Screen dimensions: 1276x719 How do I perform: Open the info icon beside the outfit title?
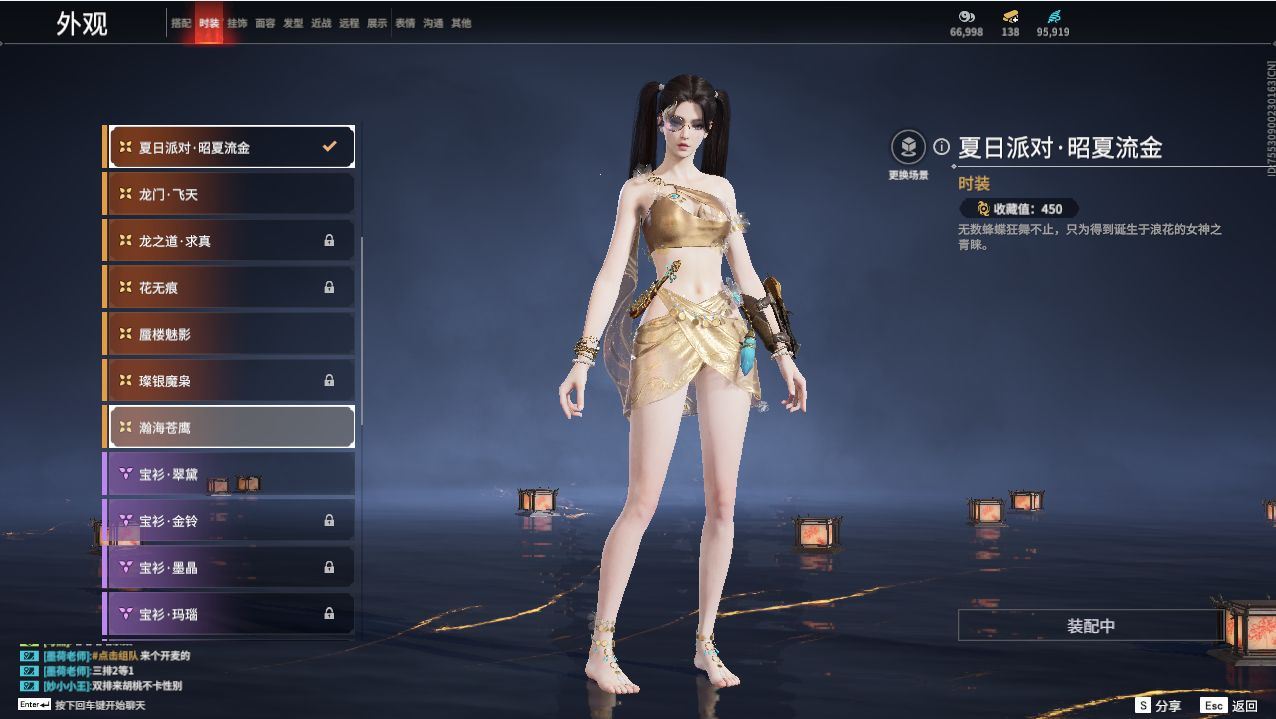[941, 147]
